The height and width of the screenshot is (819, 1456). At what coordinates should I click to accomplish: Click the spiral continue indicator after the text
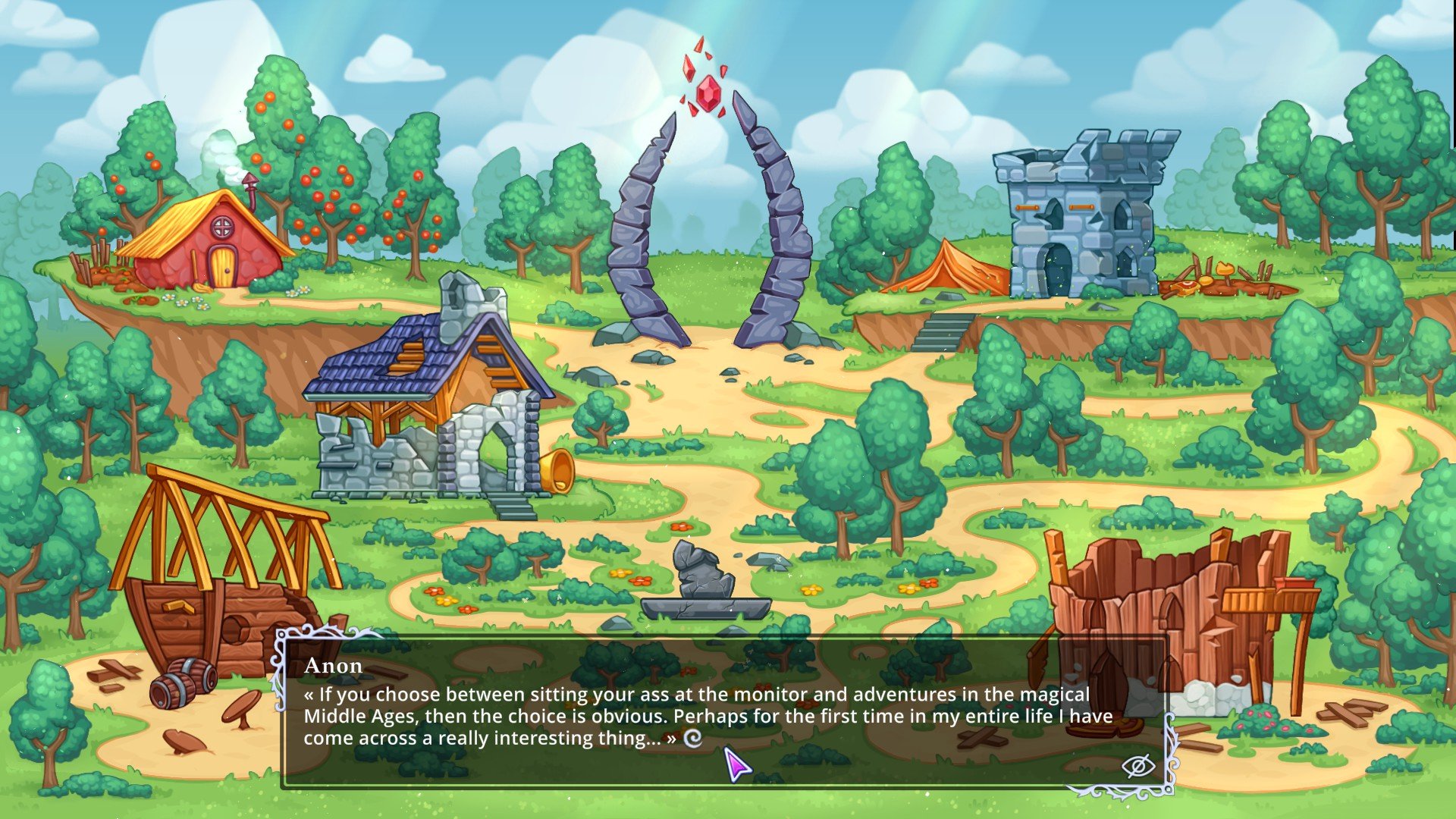(692, 738)
